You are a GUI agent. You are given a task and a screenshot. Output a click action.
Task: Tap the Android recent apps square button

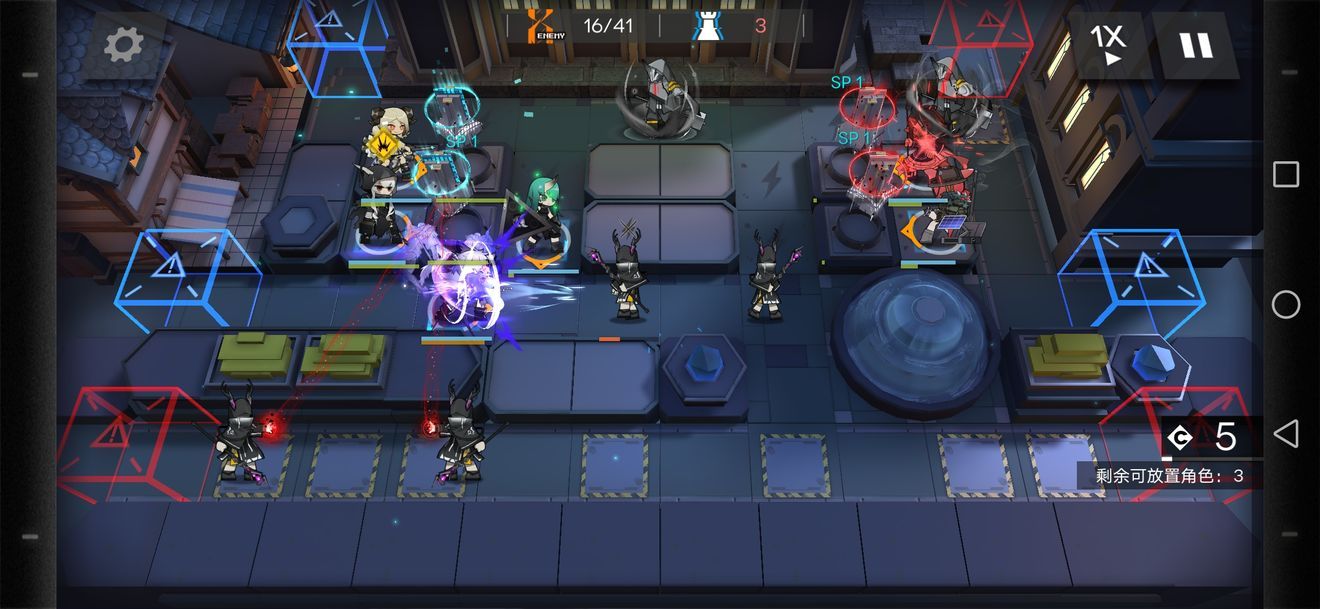coord(1286,175)
